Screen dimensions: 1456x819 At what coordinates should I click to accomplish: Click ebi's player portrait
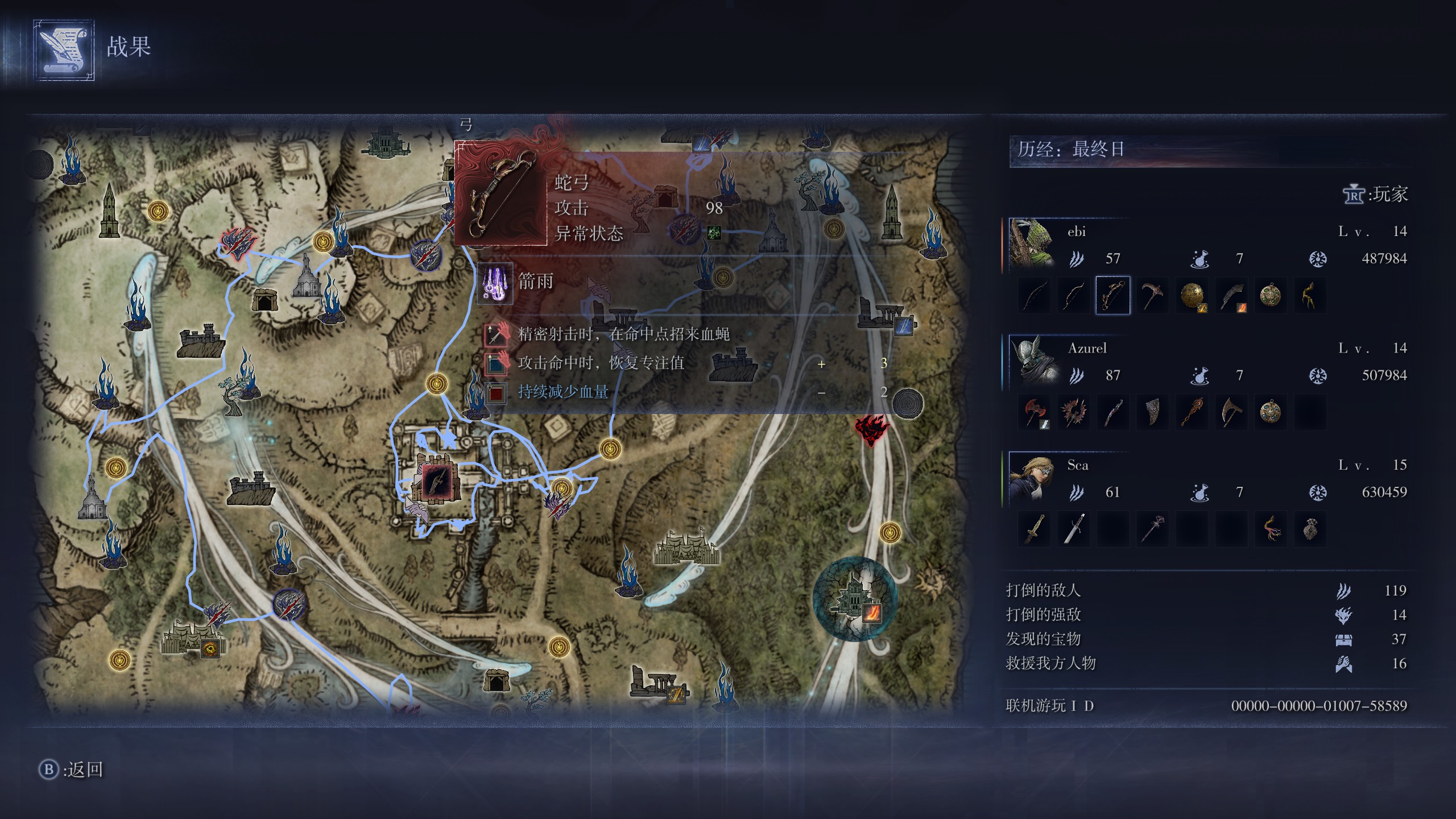1032,245
